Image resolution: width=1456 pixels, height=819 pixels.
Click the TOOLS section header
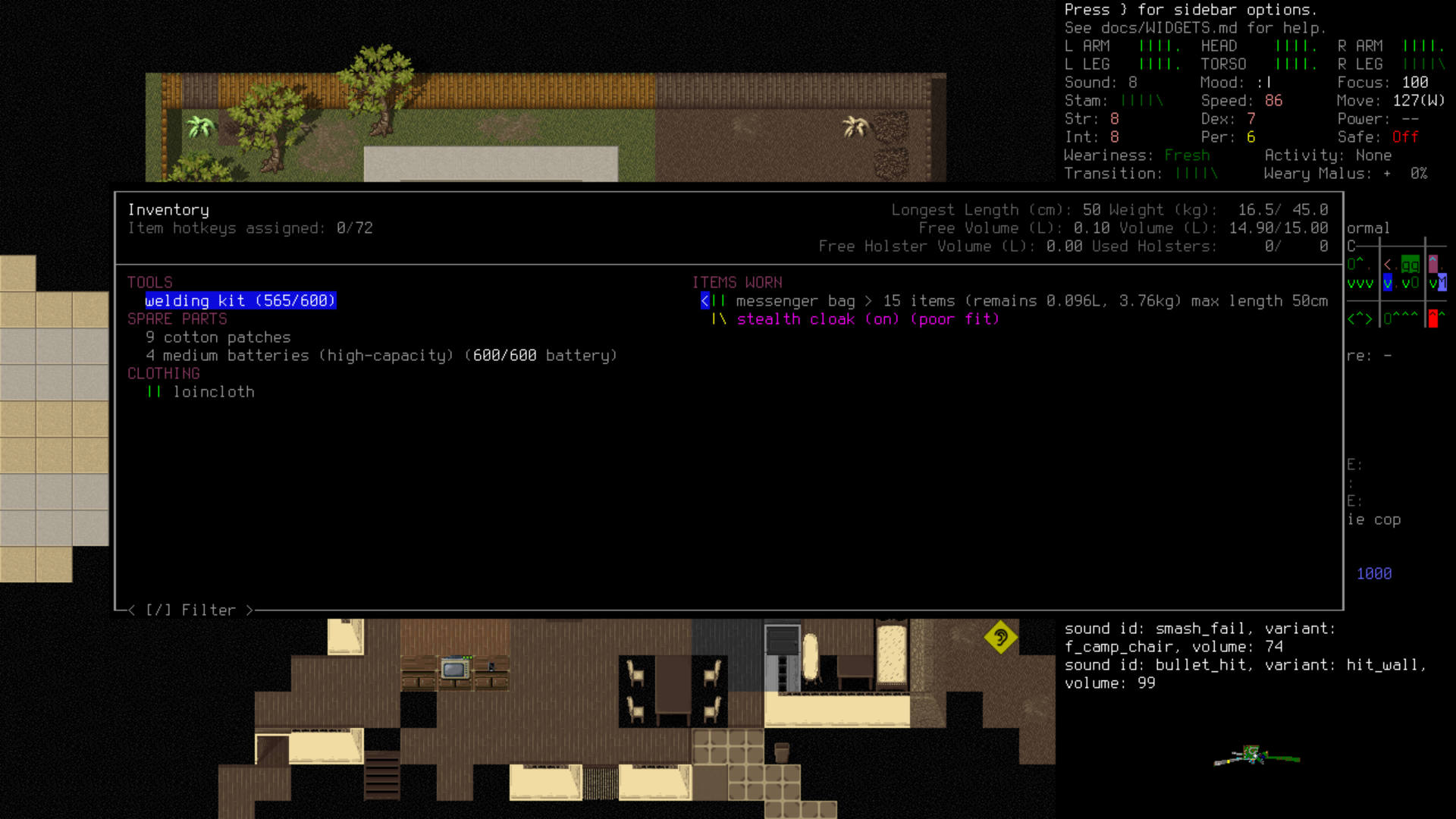(149, 282)
